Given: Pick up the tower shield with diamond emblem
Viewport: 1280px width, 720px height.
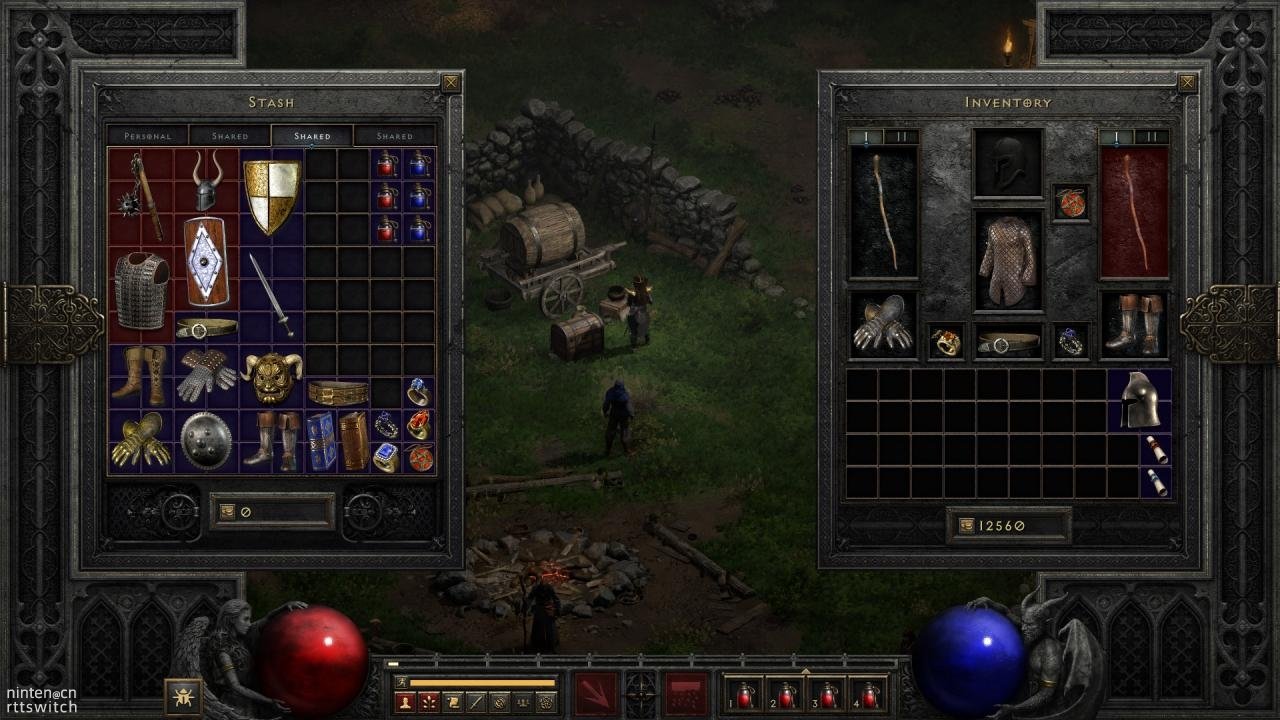Looking at the screenshot, I should [207, 262].
